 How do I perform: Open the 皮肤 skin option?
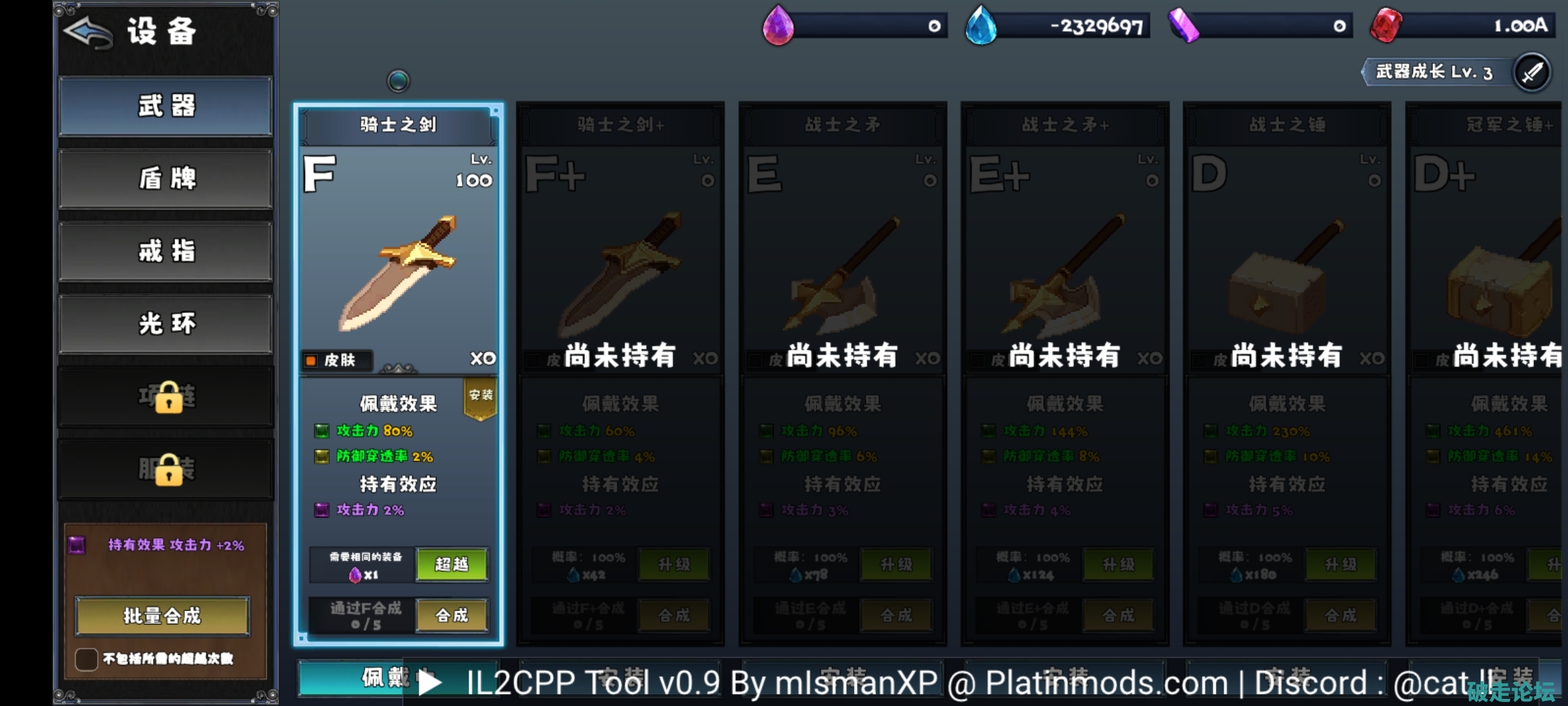335,360
